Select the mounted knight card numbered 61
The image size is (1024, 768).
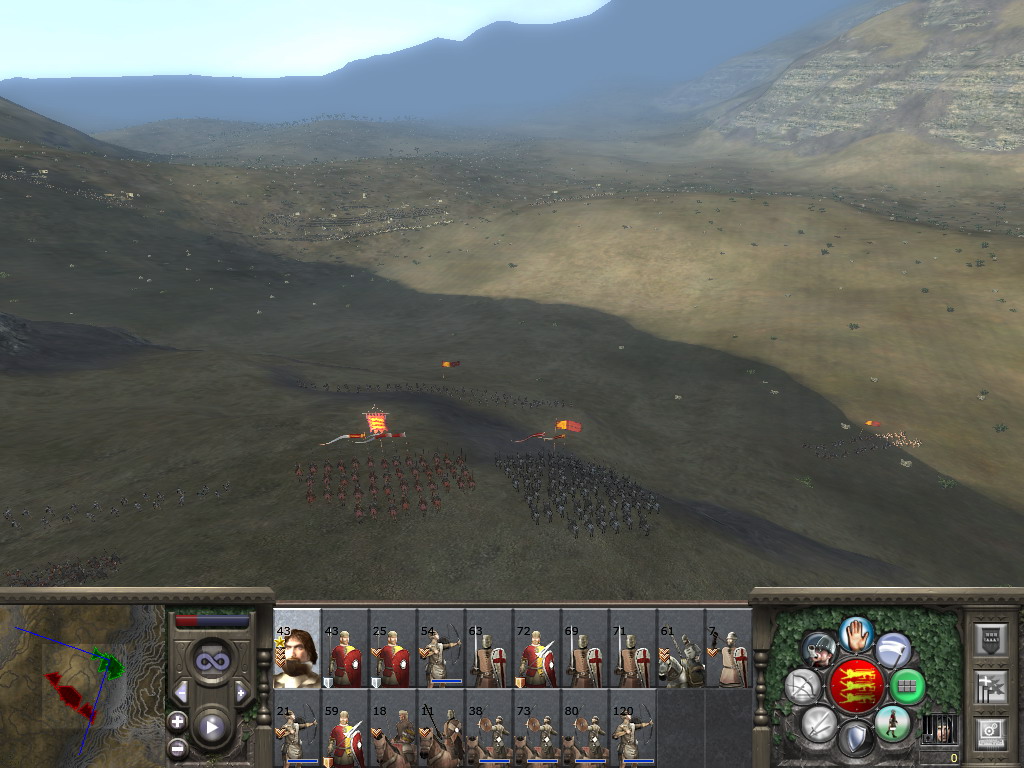[x=681, y=649]
